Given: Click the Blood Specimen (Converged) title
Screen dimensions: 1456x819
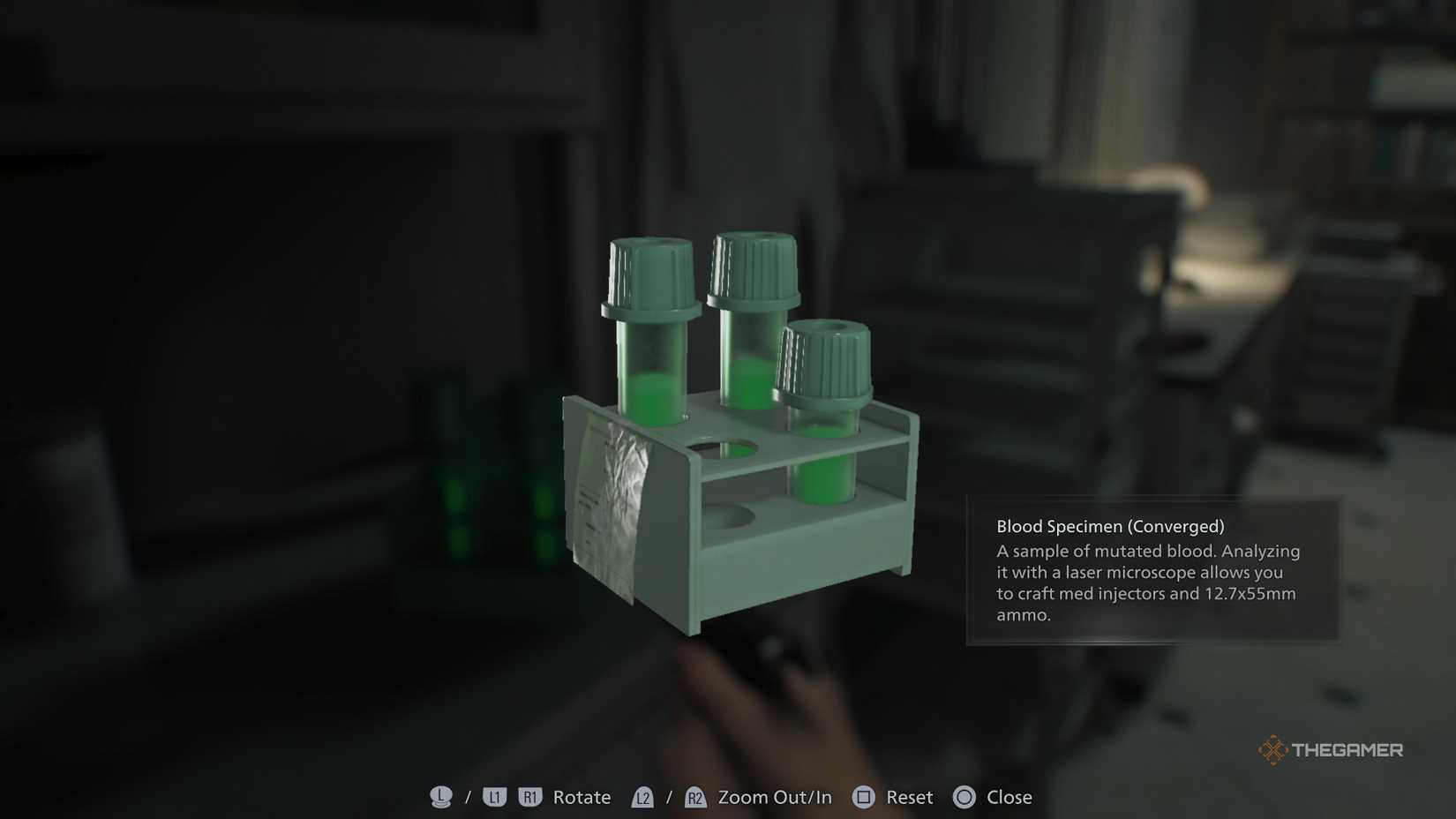Looking at the screenshot, I should click(x=1110, y=525).
